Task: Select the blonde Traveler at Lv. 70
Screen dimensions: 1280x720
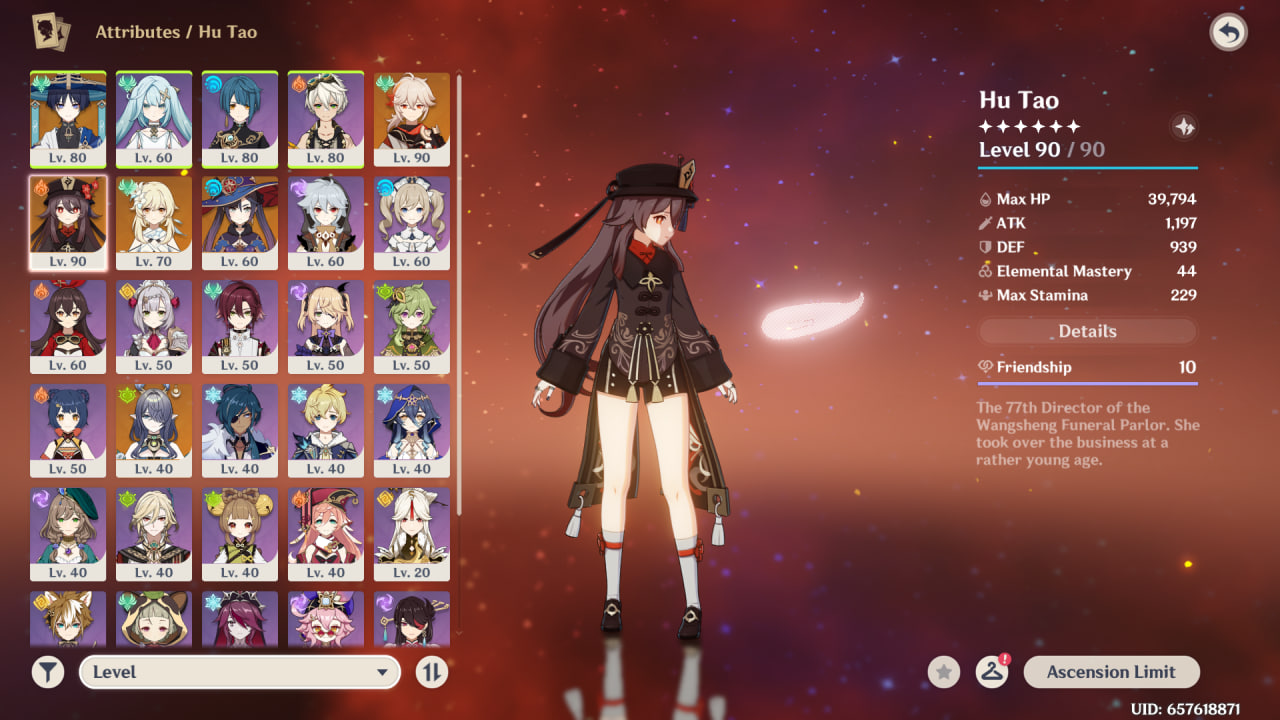Action: click(154, 223)
